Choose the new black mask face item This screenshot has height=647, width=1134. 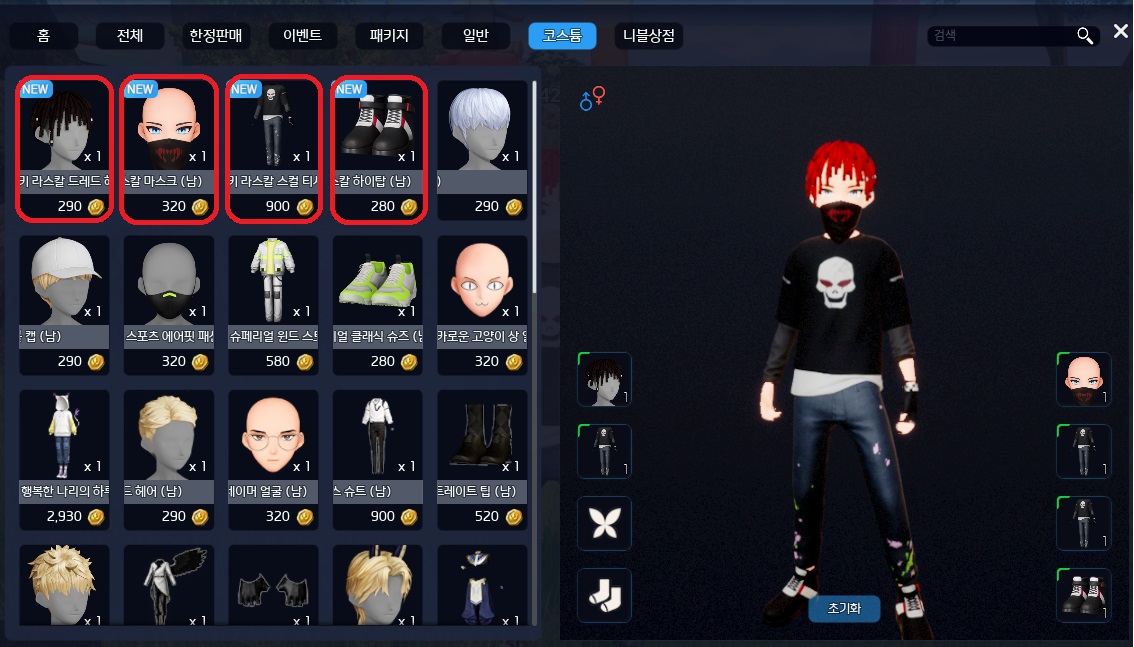point(168,148)
